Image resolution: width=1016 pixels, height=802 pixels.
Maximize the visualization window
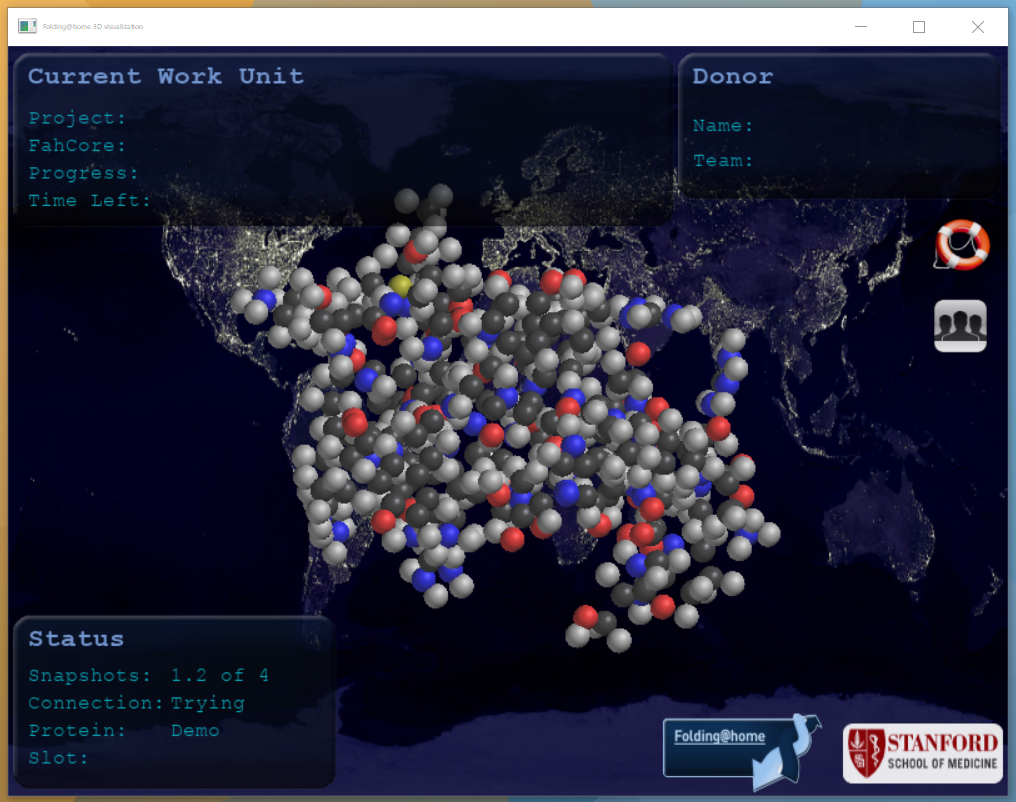[919, 27]
